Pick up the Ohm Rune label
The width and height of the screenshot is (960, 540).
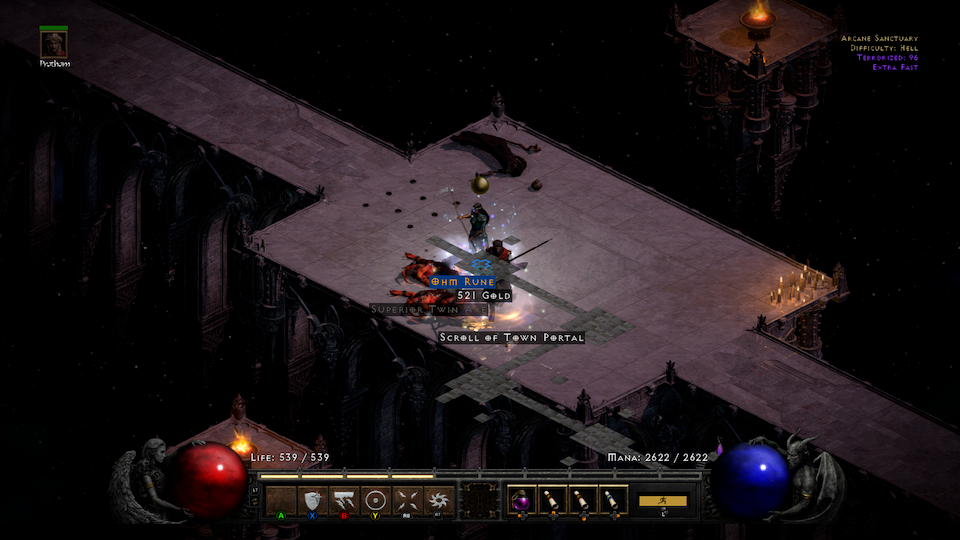[463, 282]
